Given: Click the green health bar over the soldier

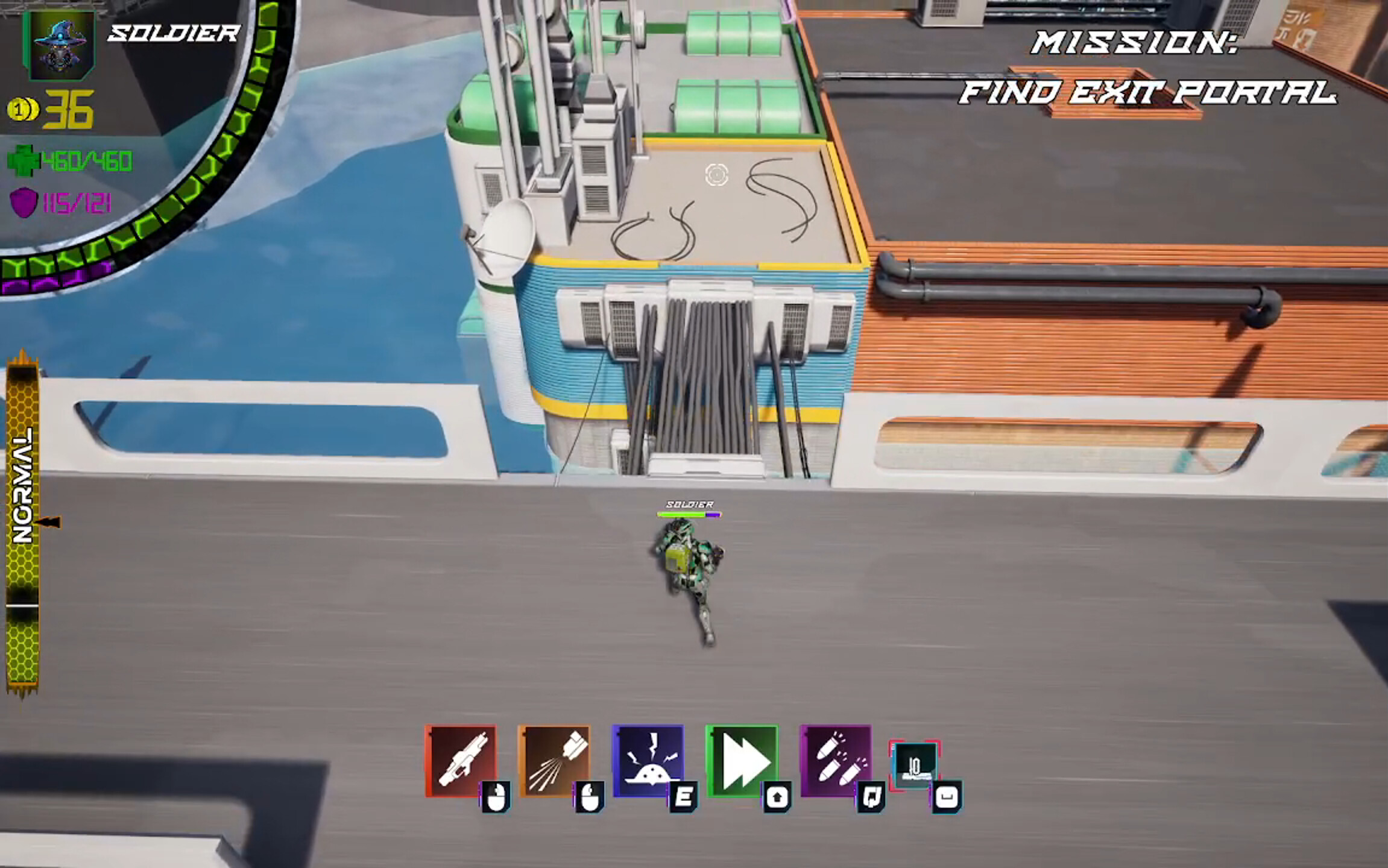Looking at the screenshot, I should 681,515.
